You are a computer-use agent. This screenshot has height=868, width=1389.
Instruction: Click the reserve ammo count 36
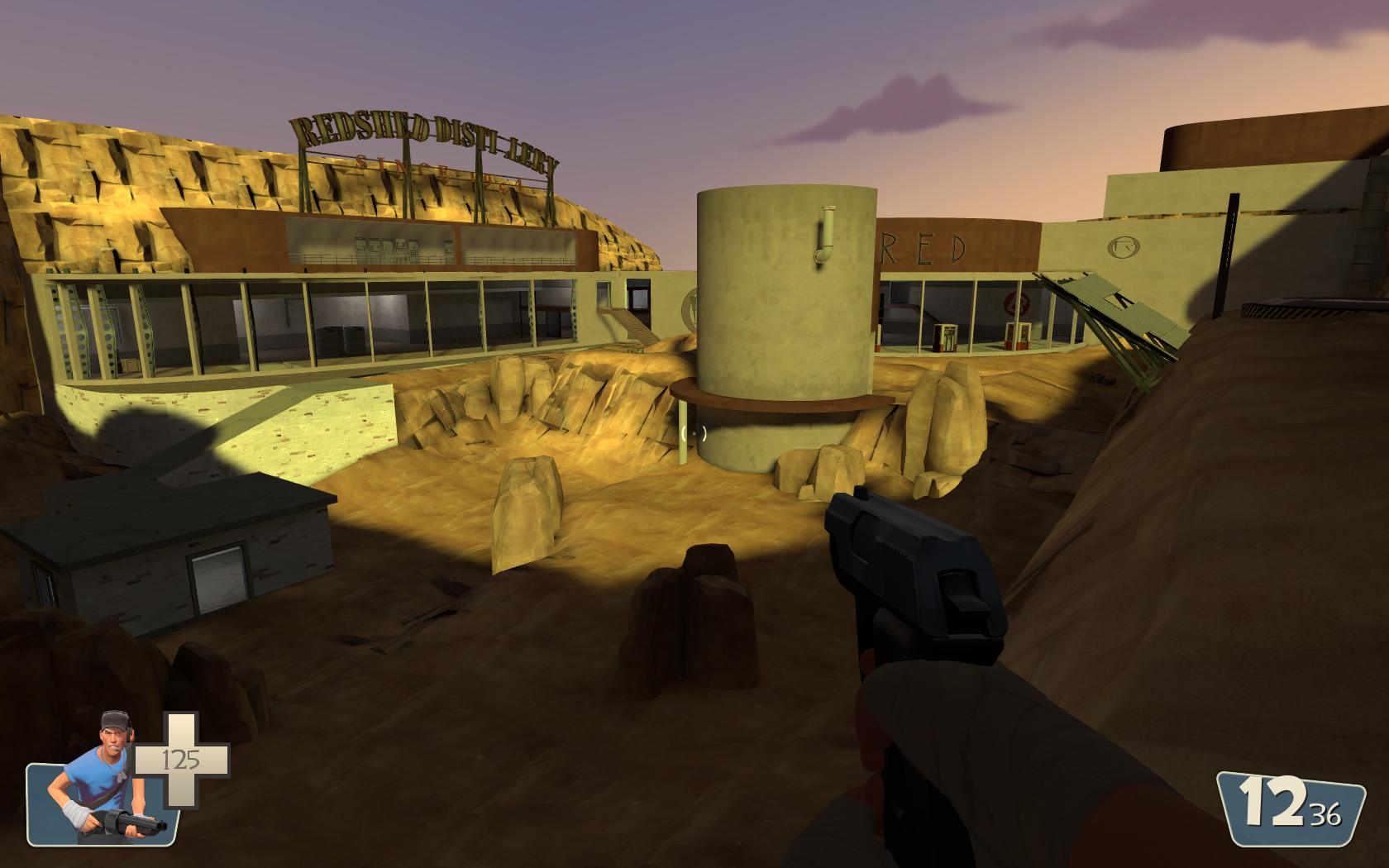[x=1326, y=814]
